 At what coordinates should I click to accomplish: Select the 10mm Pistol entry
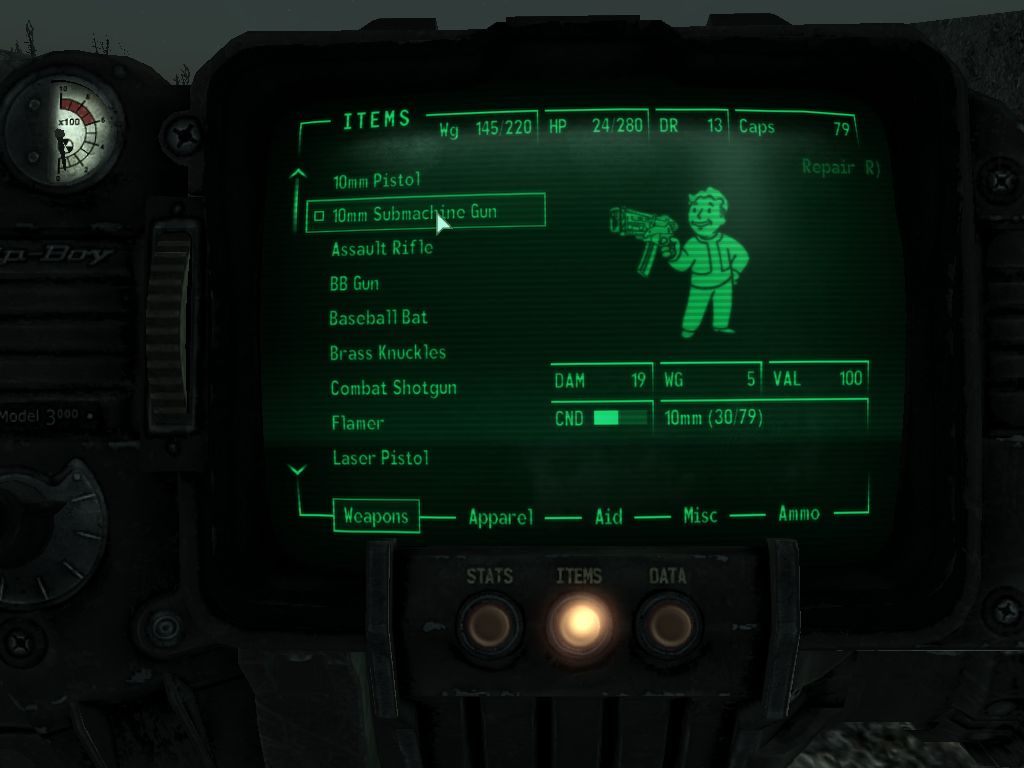coord(377,181)
